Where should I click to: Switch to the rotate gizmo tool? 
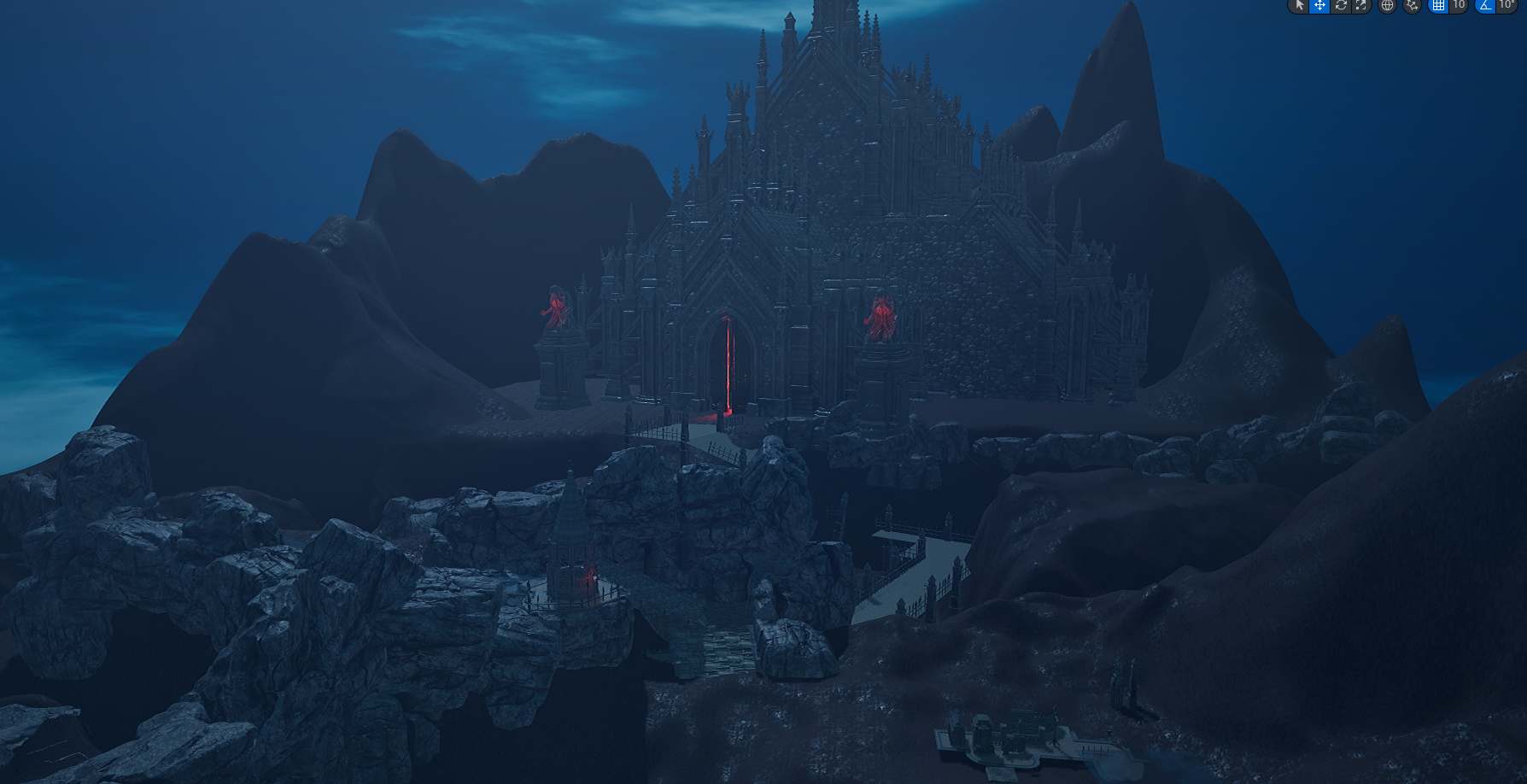[x=1341, y=5]
